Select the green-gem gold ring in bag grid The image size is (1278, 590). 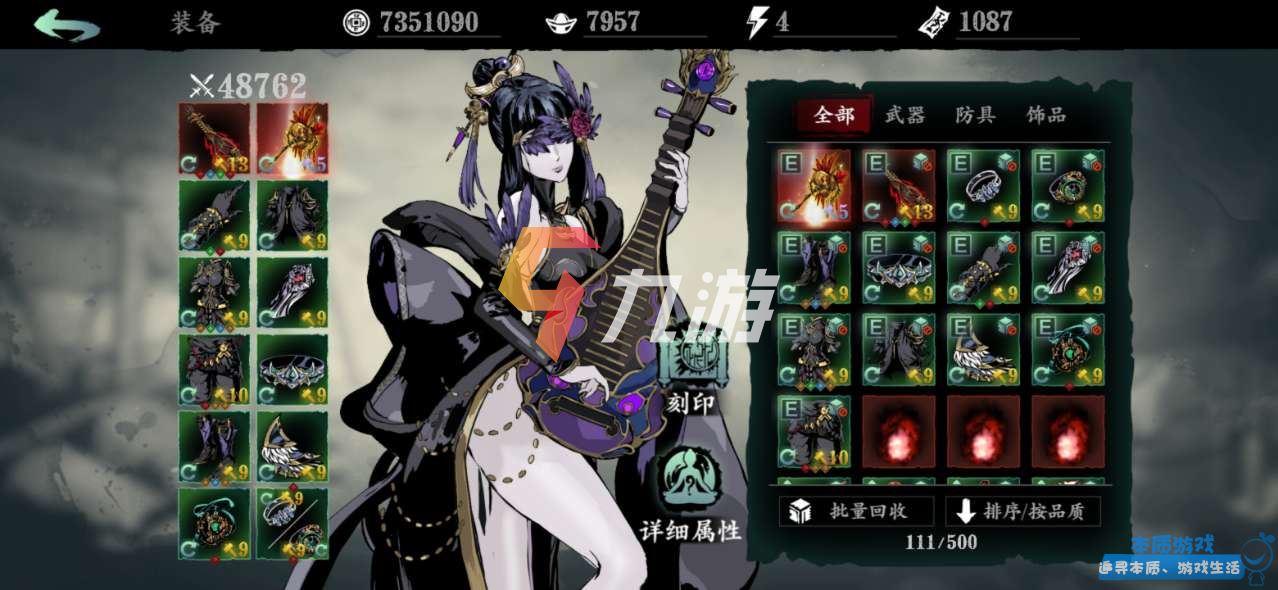[x=1068, y=186]
